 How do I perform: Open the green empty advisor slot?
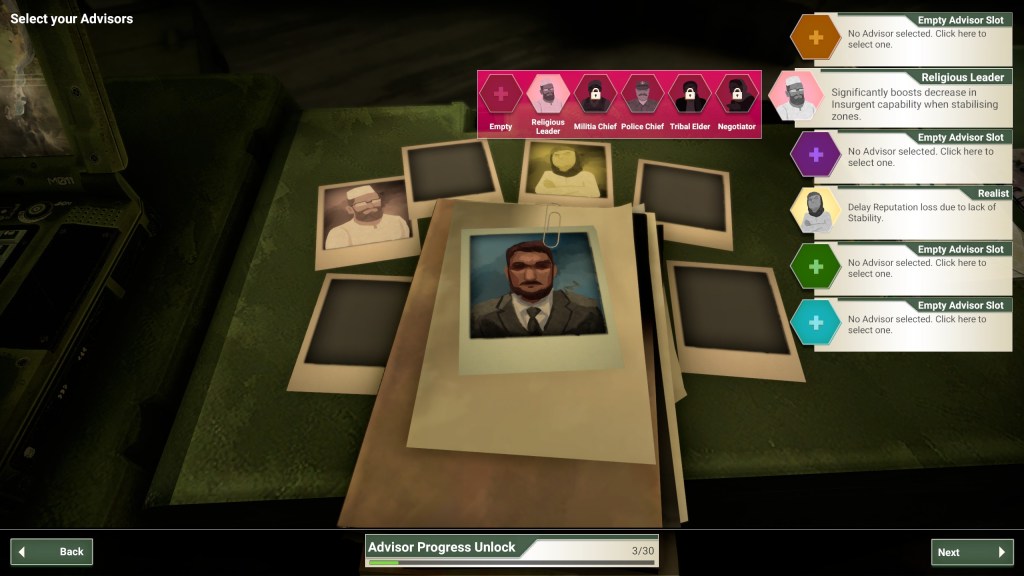(903, 265)
